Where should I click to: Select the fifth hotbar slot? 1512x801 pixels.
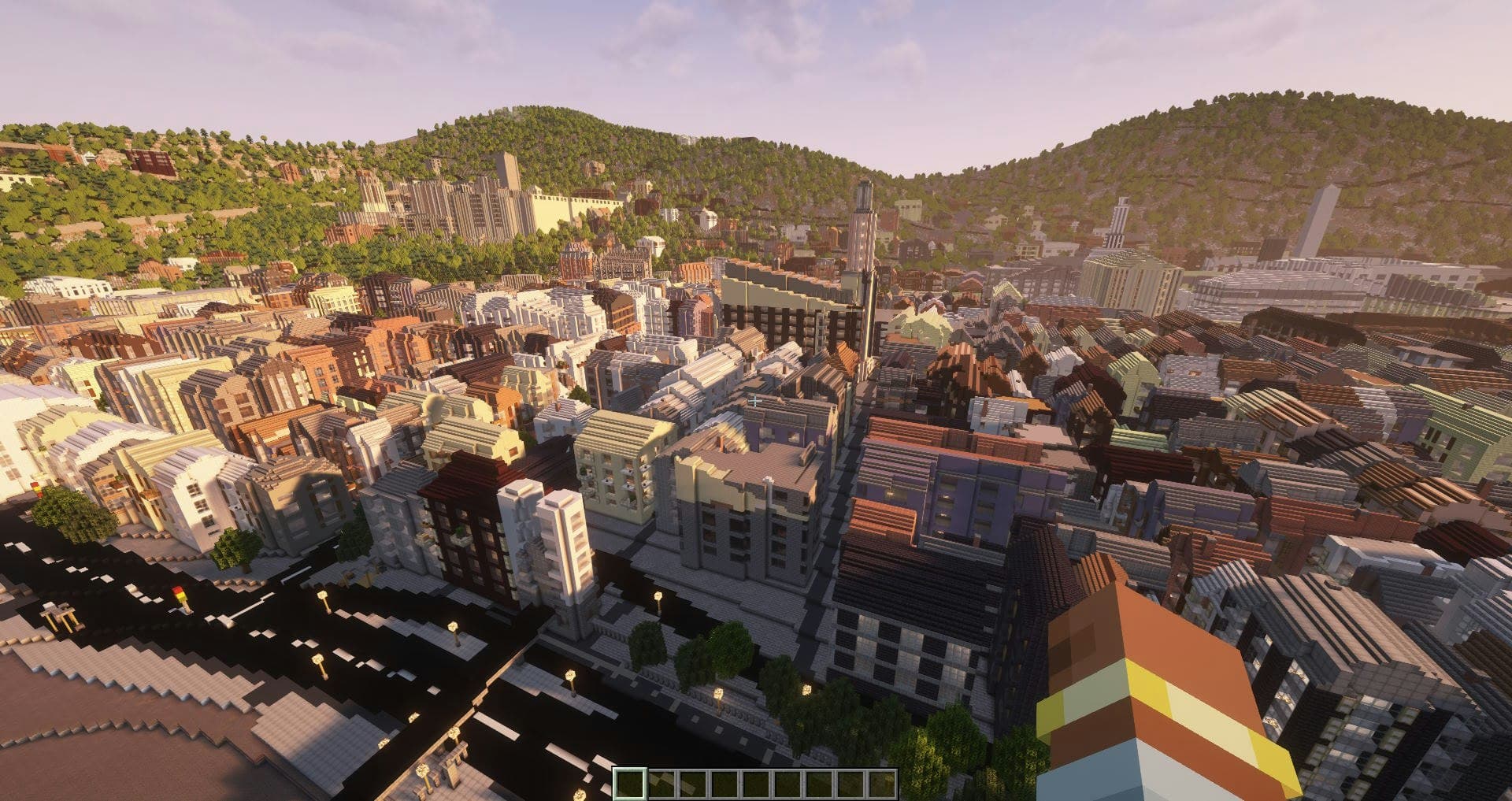(x=757, y=783)
